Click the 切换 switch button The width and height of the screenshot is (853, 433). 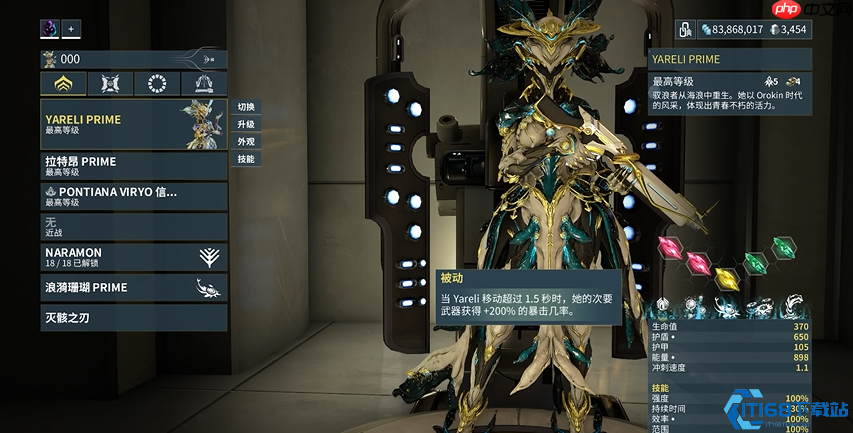pos(246,107)
